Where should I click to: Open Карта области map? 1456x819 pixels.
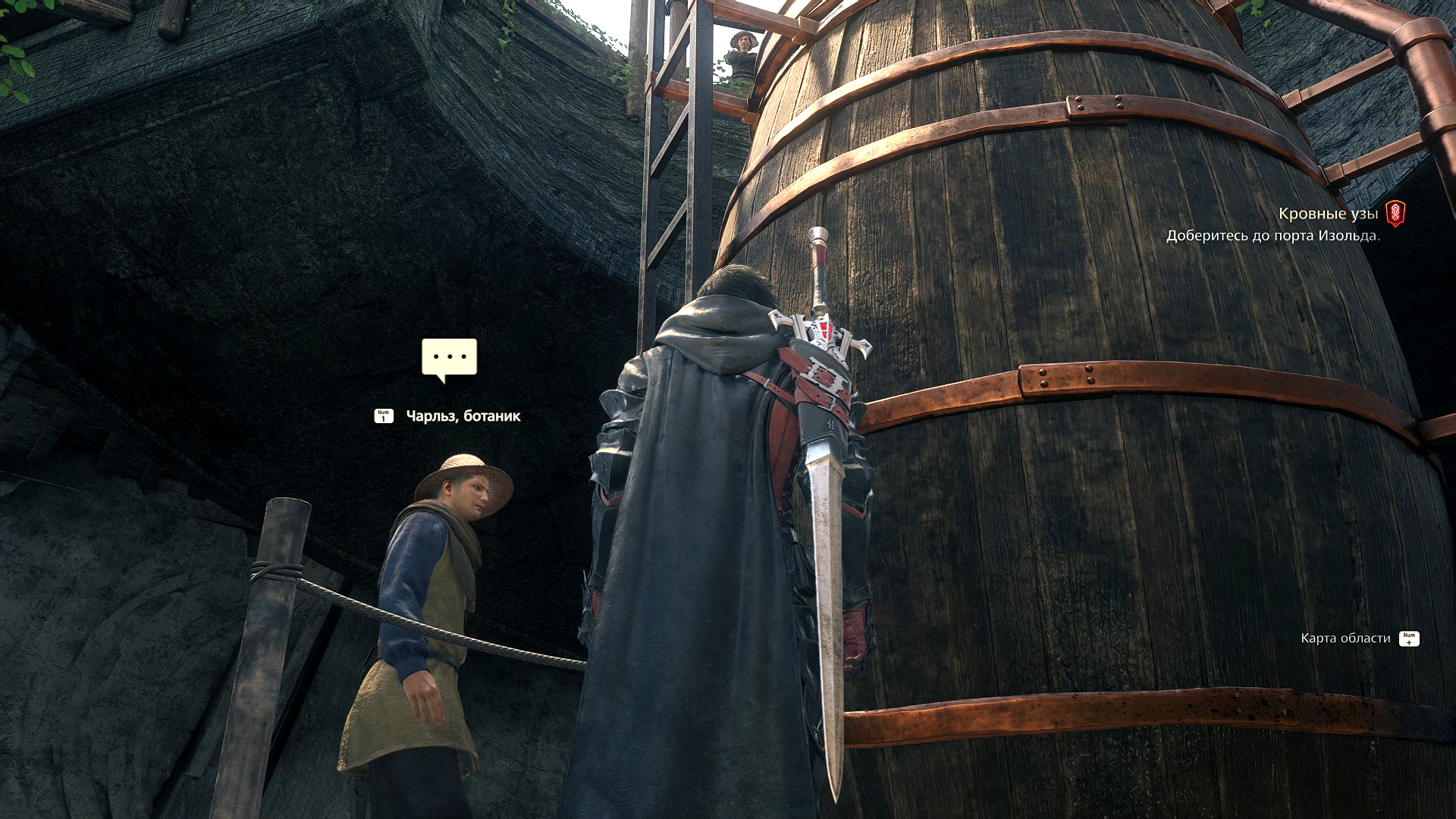point(1345,639)
